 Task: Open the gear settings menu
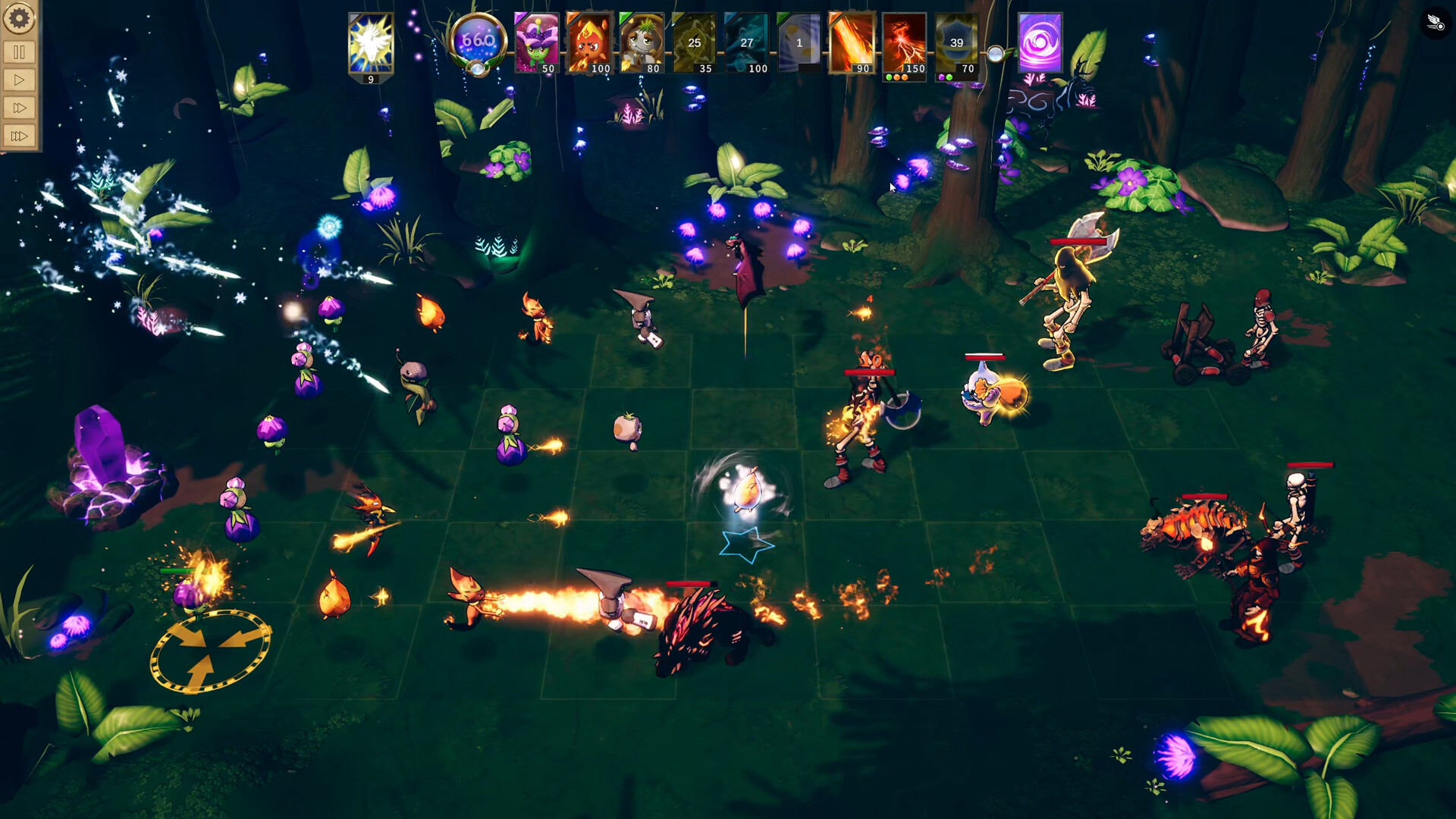(19, 18)
